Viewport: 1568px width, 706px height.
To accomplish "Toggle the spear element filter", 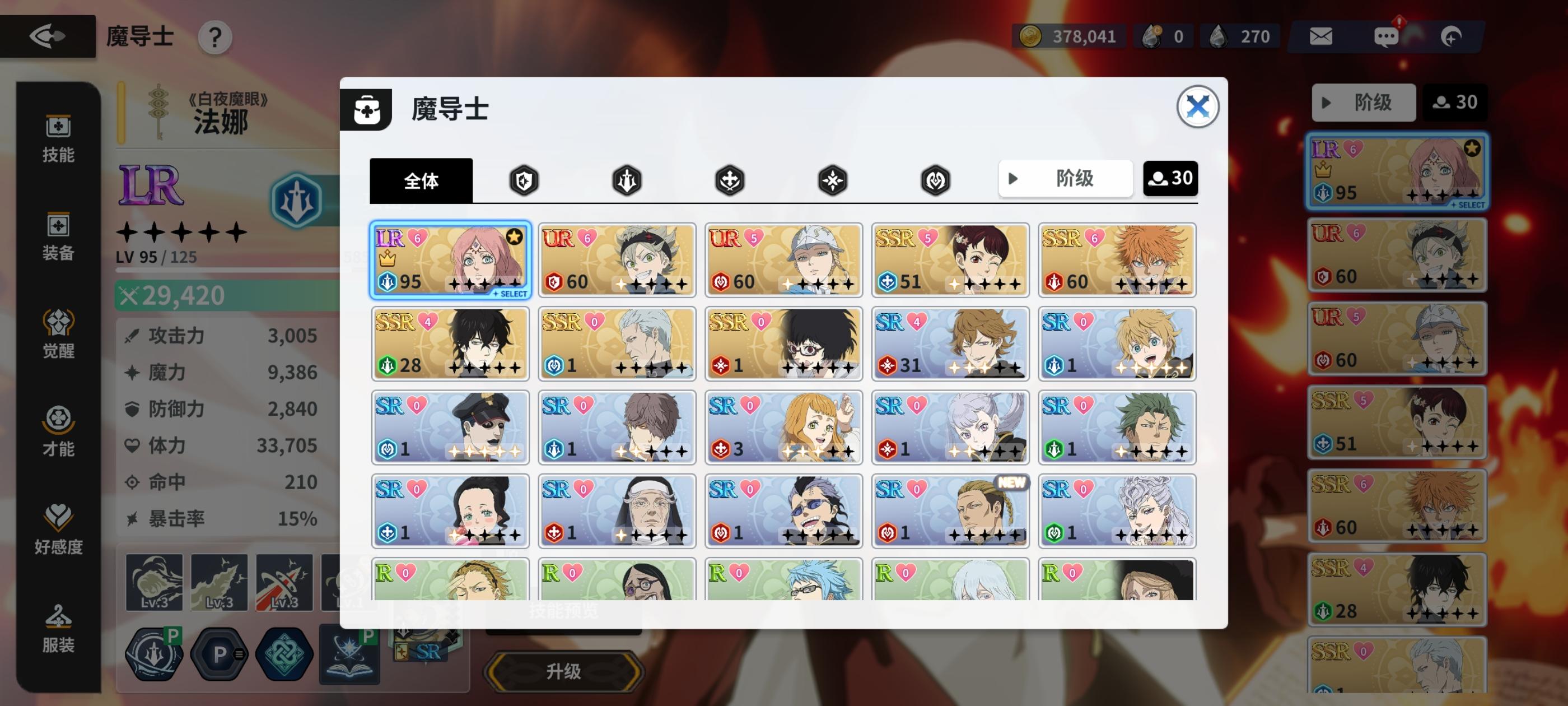I will (x=627, y=180).
